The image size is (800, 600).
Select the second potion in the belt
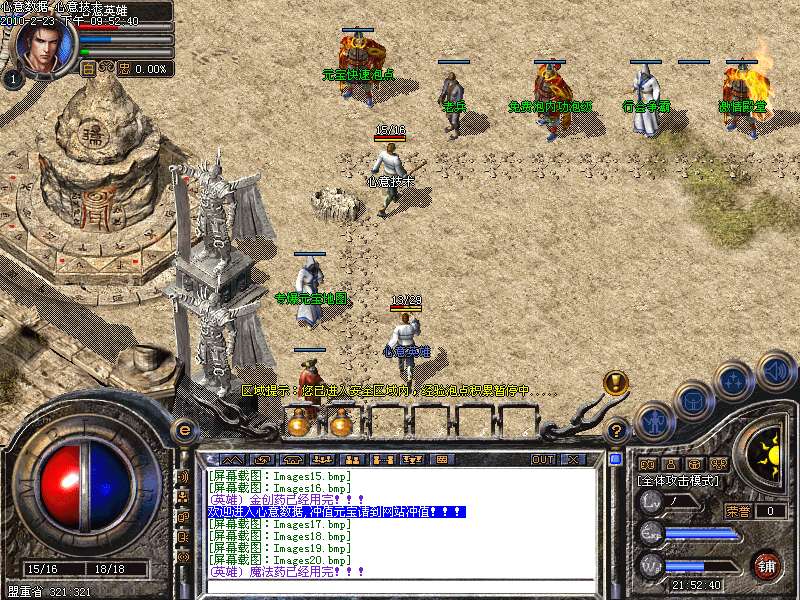(x=341, y=423)
